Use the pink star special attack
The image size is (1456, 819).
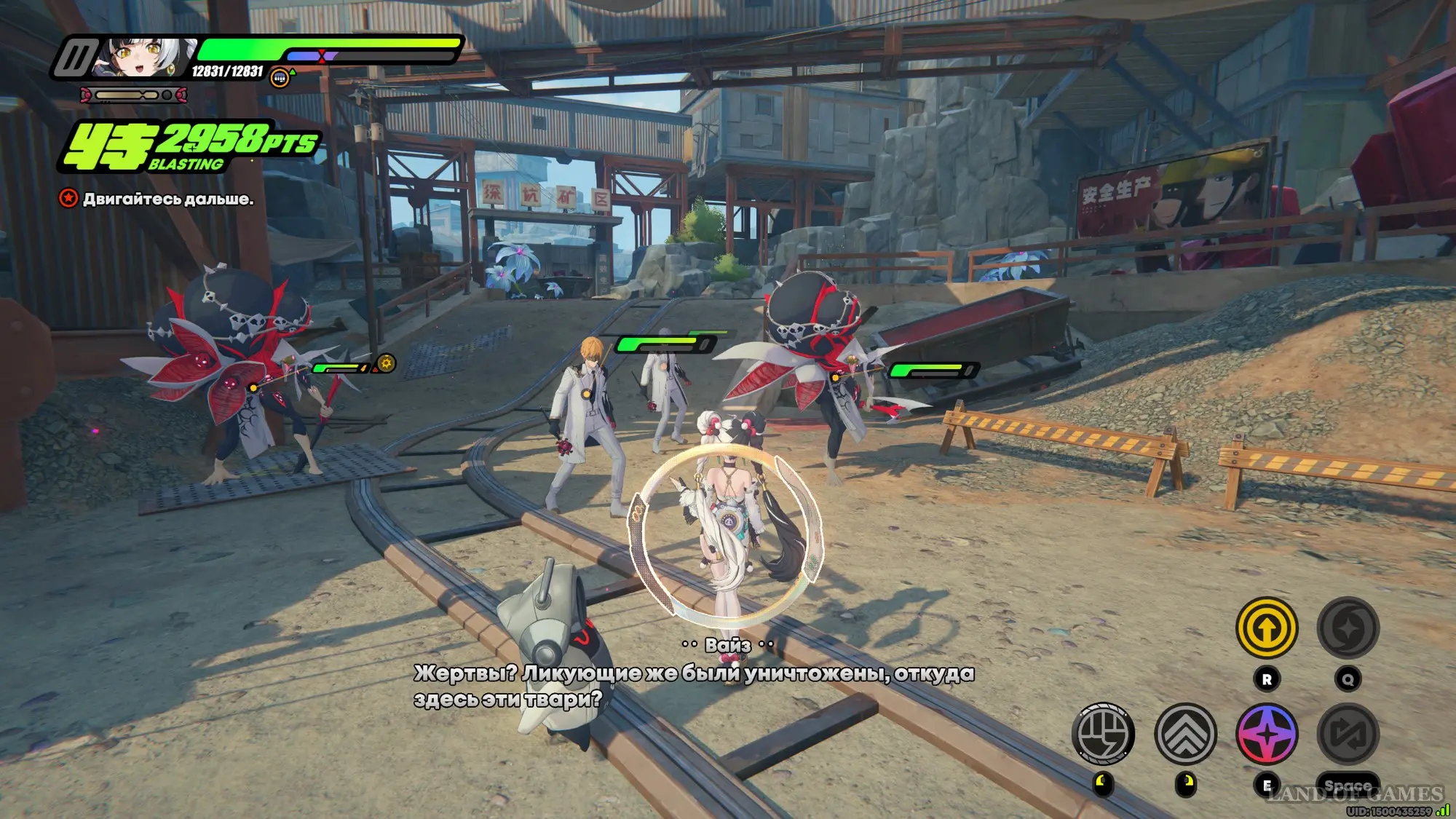[x=1267, y=734]
